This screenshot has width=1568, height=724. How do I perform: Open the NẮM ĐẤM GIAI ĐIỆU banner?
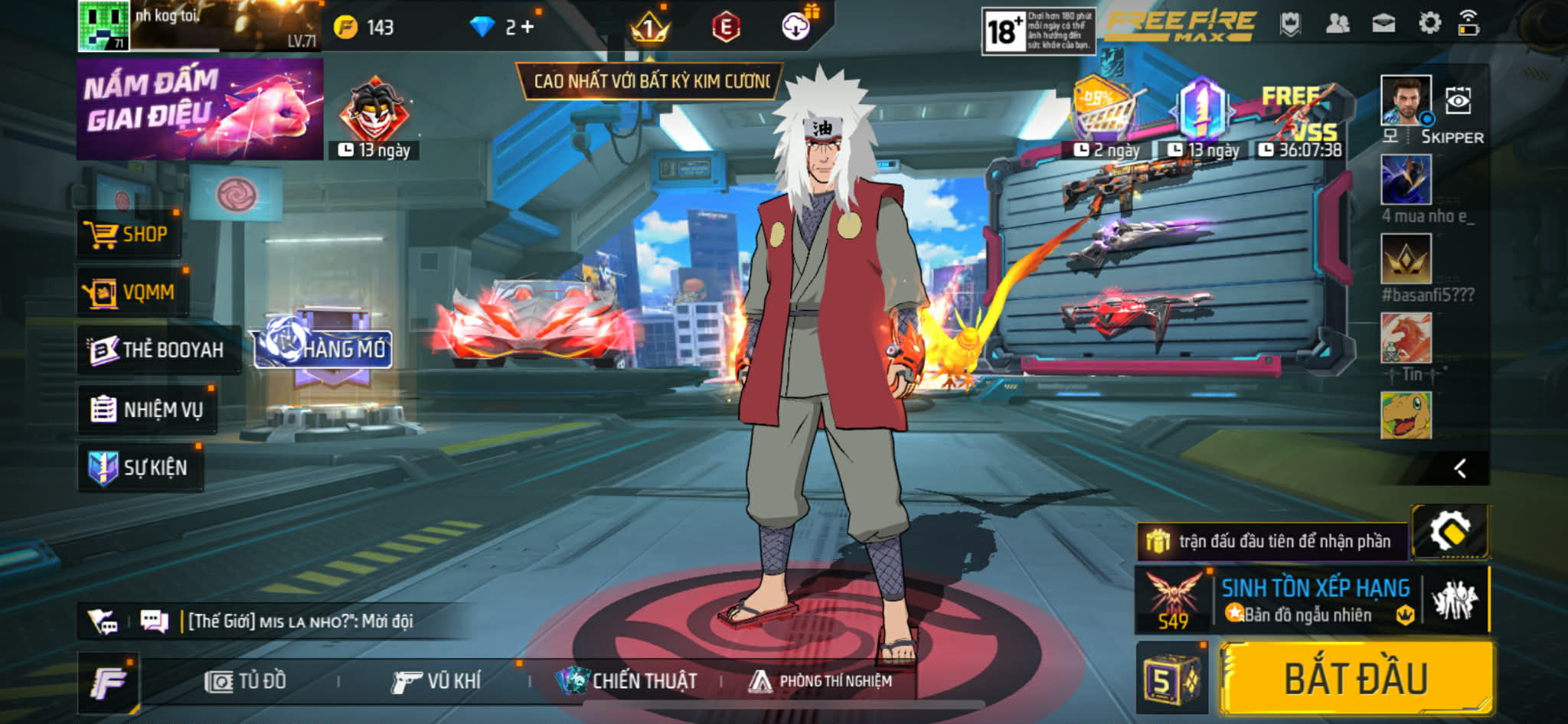click(x=200, y=109)
